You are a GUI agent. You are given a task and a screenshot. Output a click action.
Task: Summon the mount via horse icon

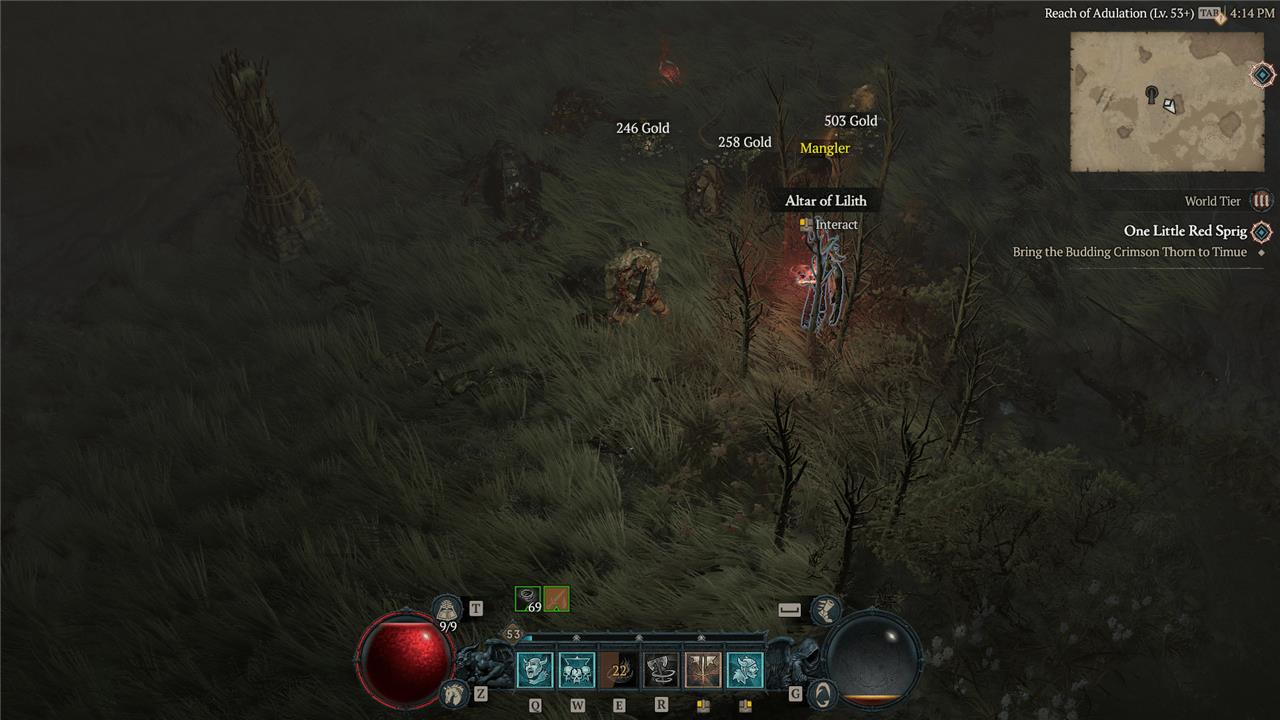click(x=453, y=692)
